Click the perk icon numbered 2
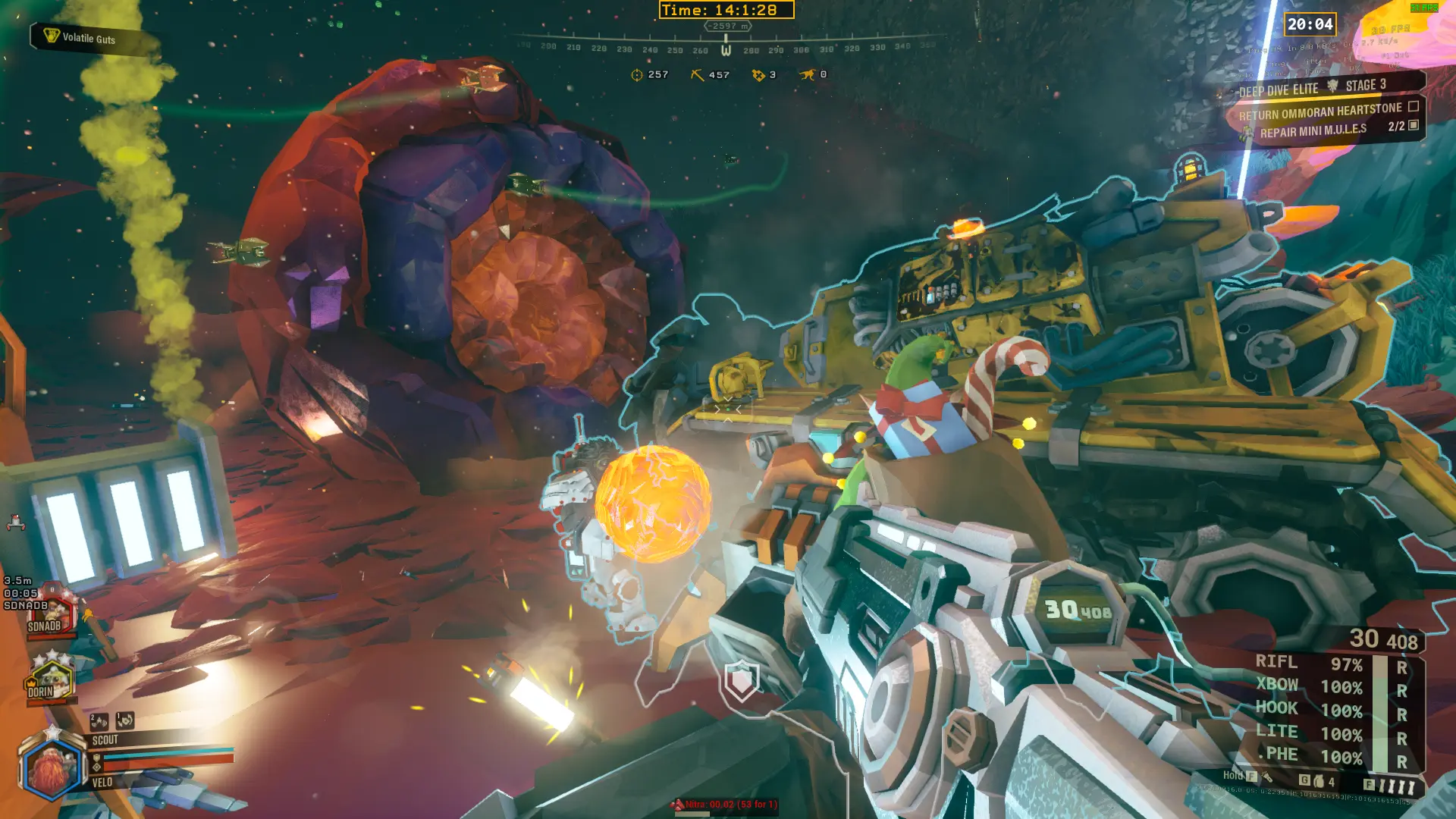The height and width of the screenshot is (819, 1456). click(x=99, y=721)
